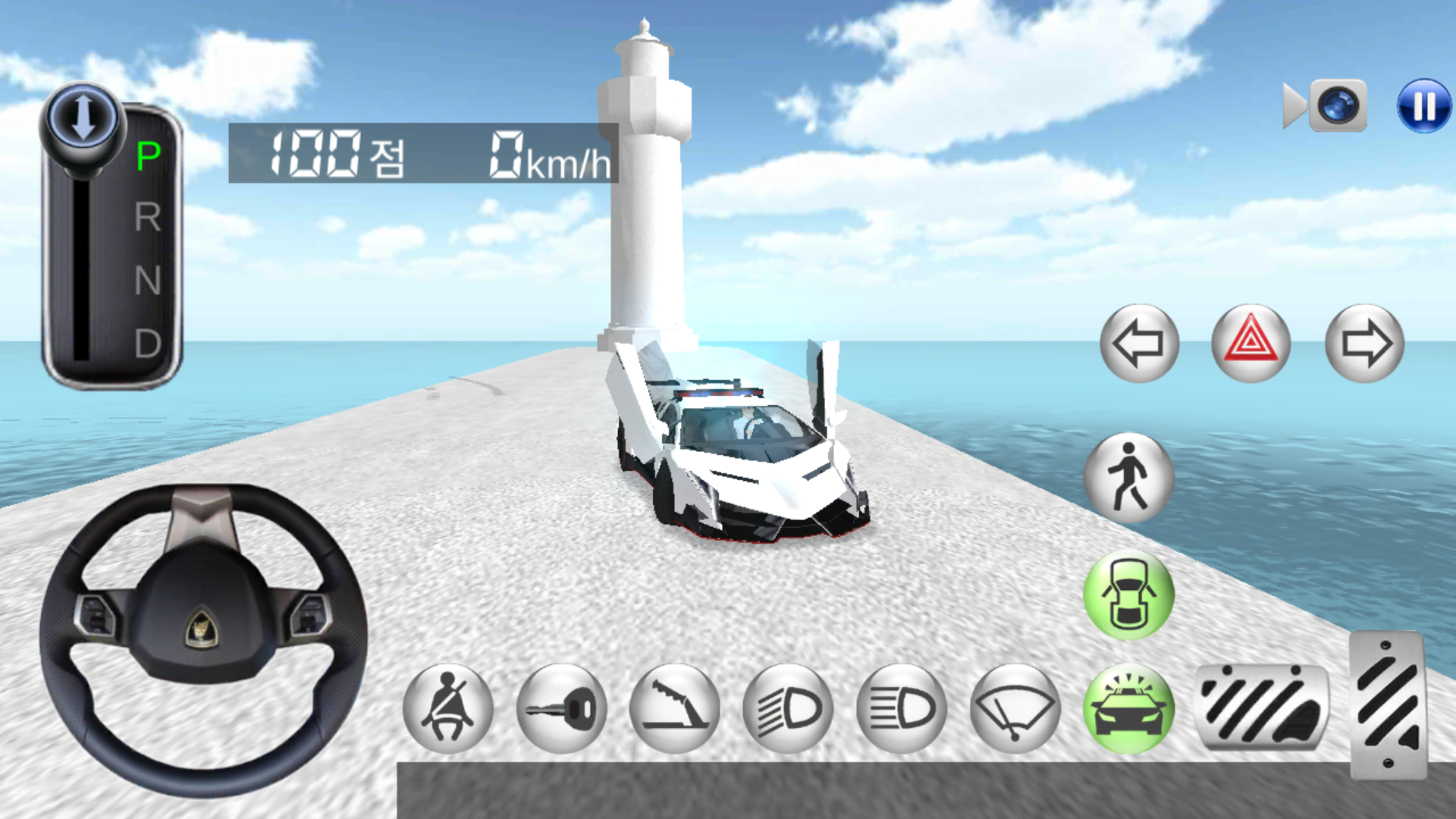Enable the hazard warning lights
Screen dimensions: 1456x819
pyautogui.click(x=1250, y=344)
